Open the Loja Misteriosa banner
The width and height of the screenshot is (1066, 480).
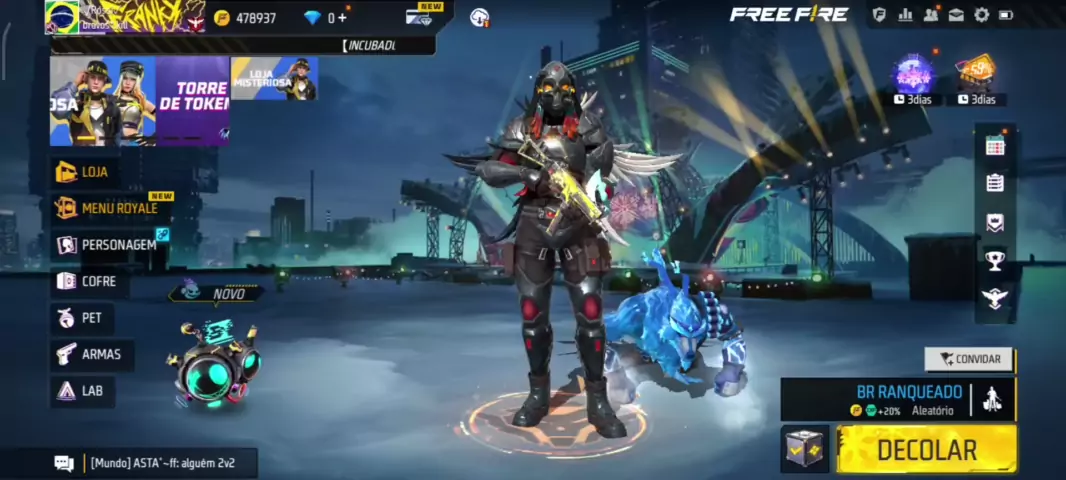pyautogui.click(x=274, y=78)
